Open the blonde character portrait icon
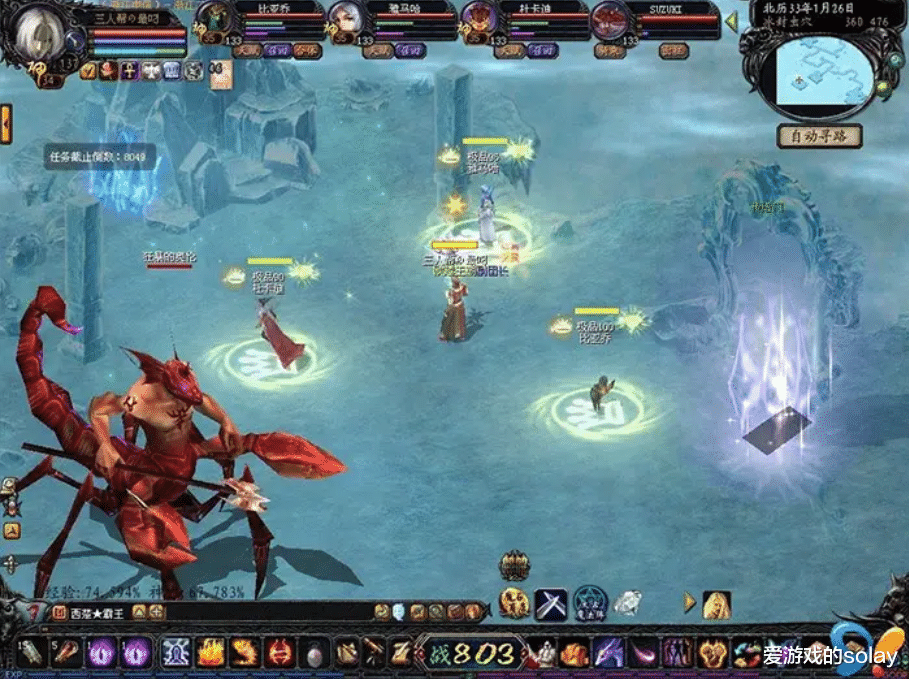The image size is (909, 679). pos(716,604)
